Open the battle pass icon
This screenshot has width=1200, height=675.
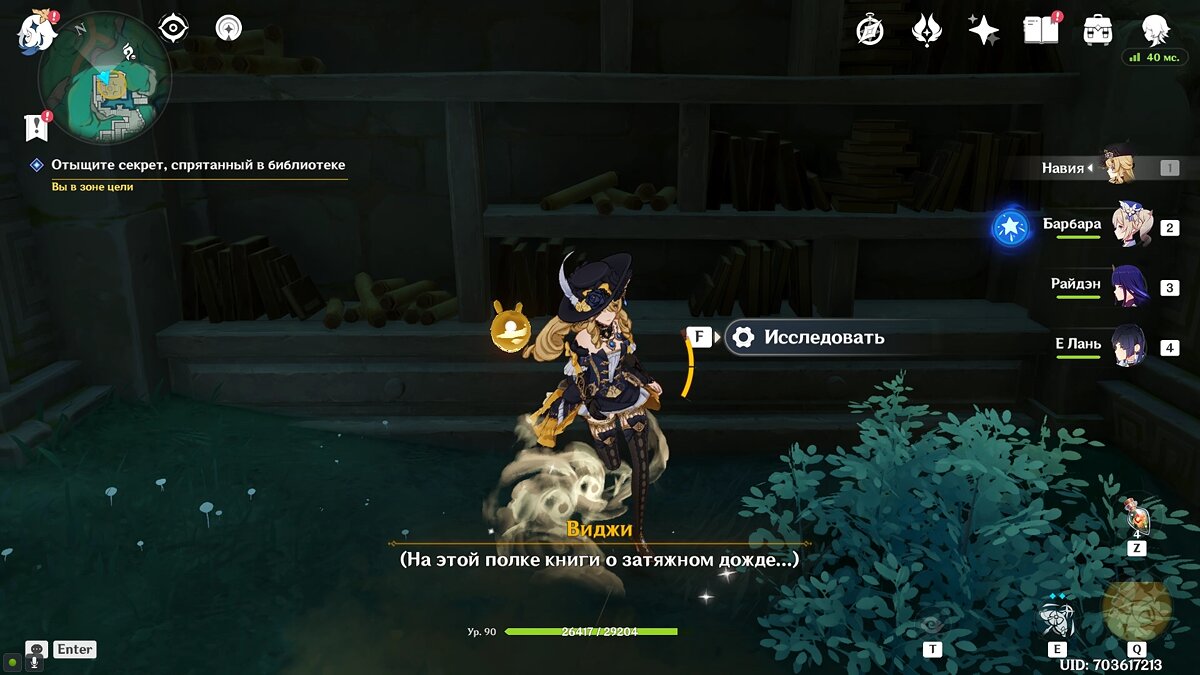tap(927, 30)
